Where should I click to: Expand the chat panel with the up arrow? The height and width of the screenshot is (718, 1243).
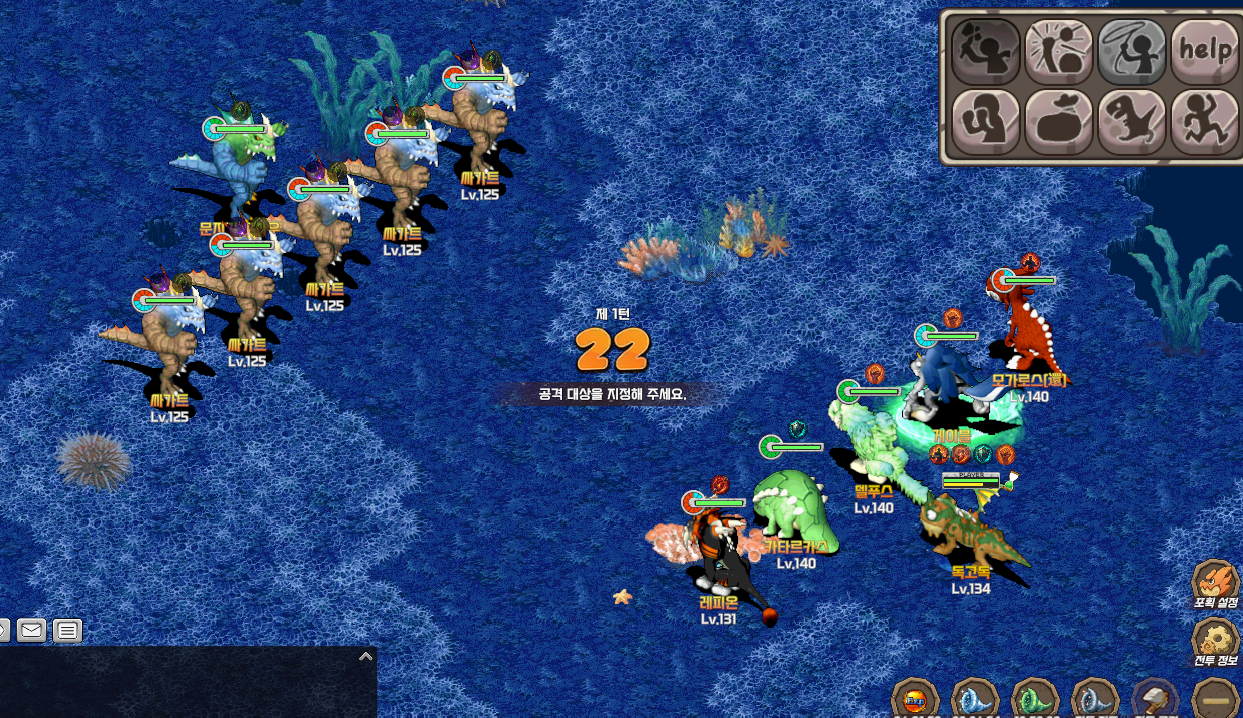(366, 657)
